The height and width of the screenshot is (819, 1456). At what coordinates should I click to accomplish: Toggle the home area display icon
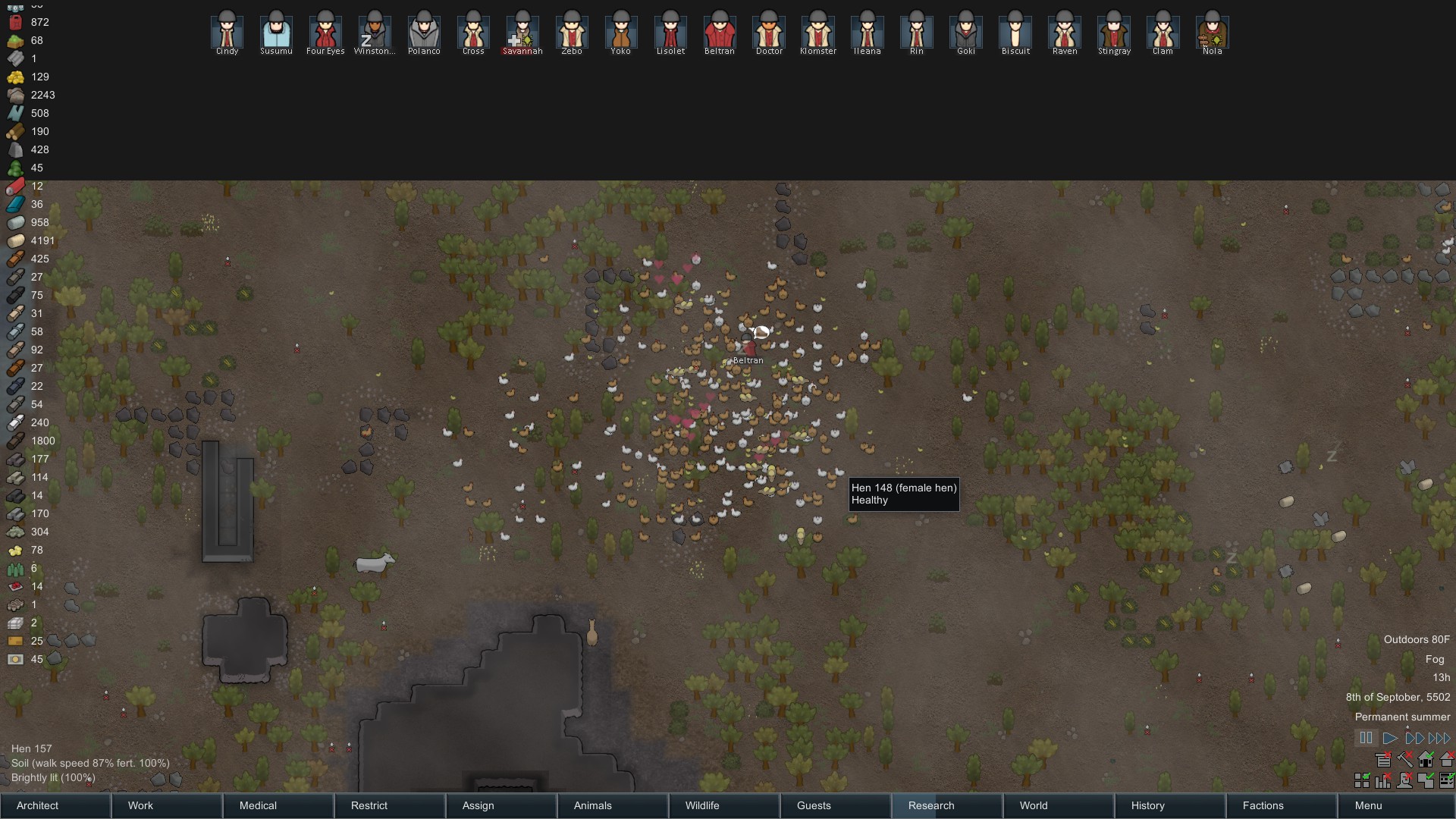click(x=1426, y=760)
